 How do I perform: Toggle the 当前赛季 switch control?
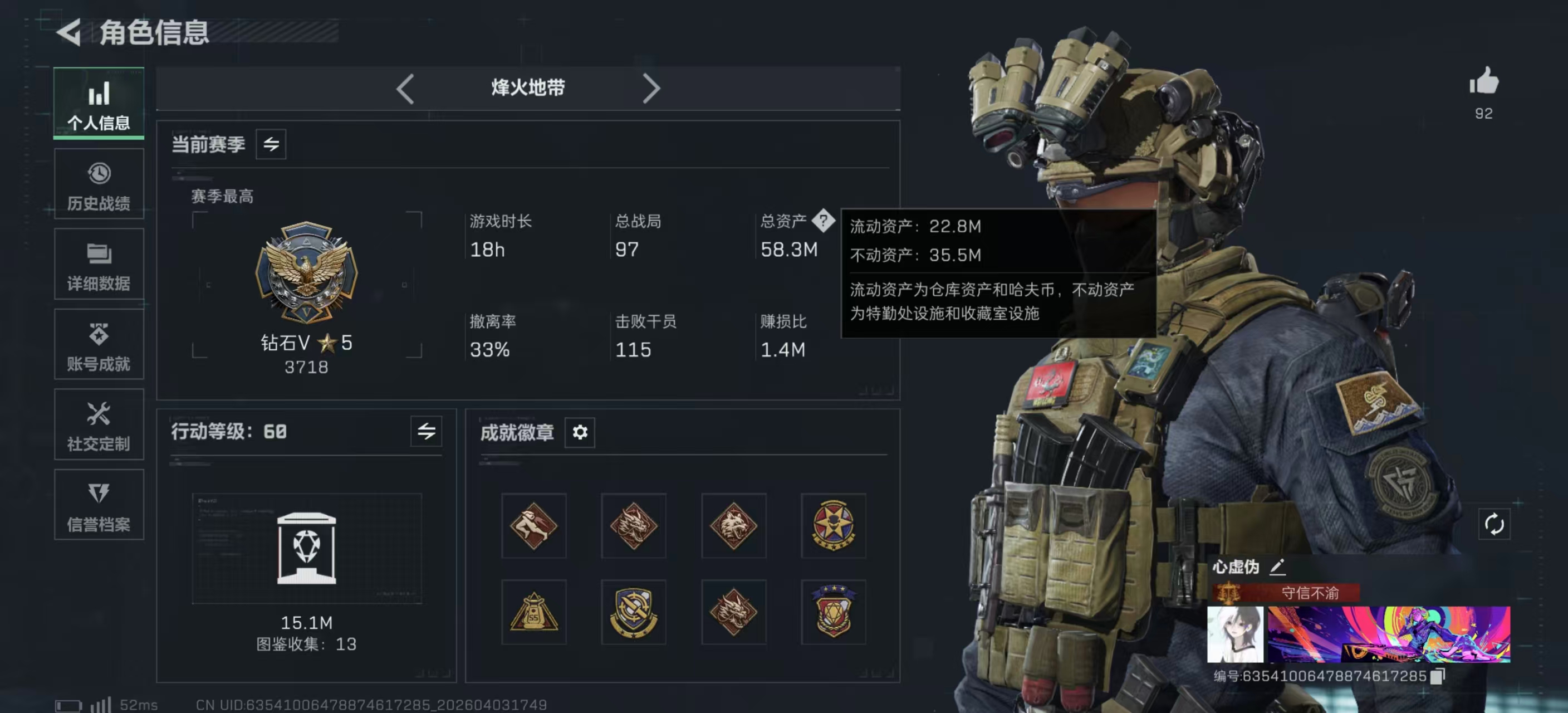(270, 144)
